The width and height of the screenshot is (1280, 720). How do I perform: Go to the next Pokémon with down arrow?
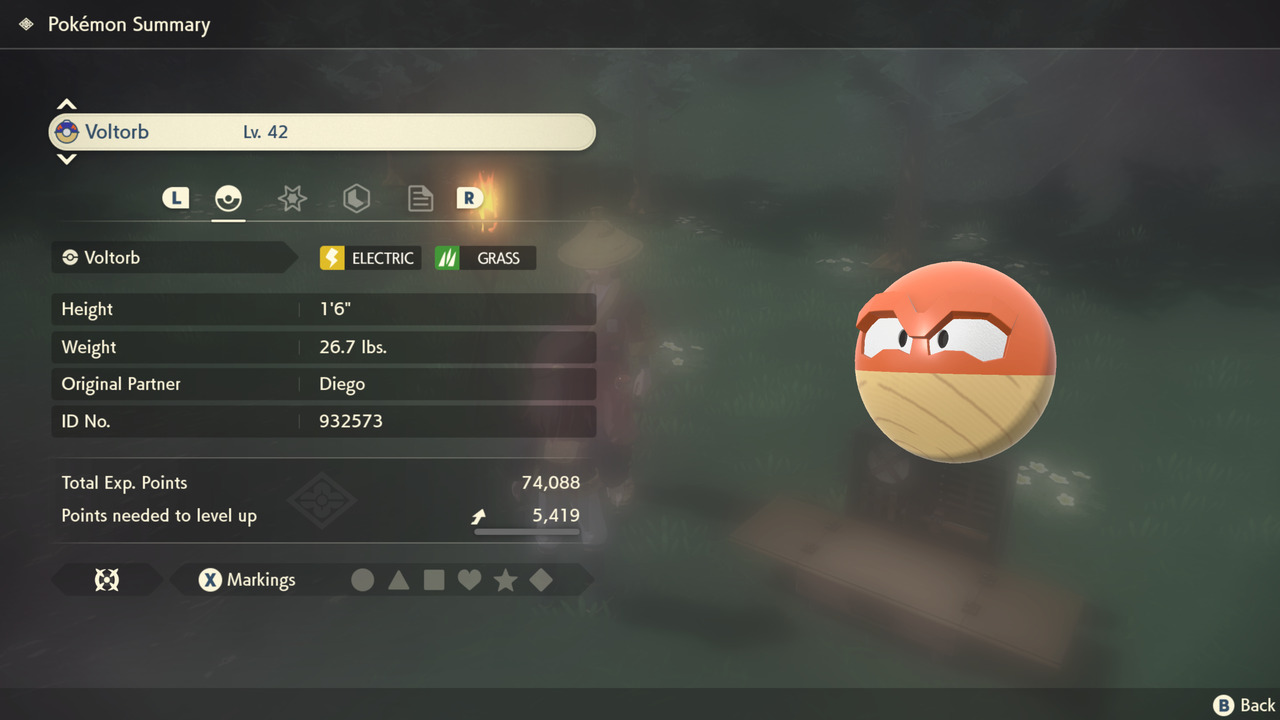[66, 159]
